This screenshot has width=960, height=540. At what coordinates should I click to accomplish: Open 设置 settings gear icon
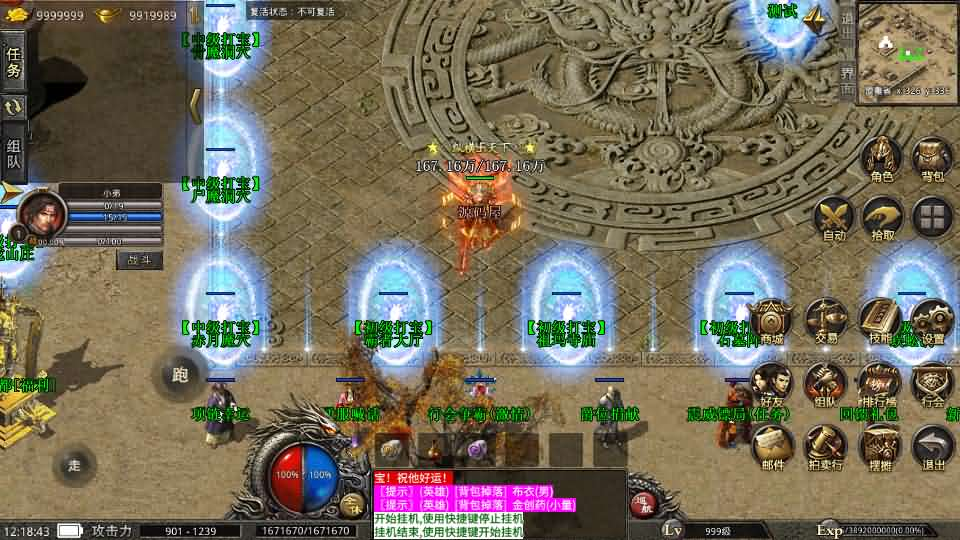coord(932,322)
